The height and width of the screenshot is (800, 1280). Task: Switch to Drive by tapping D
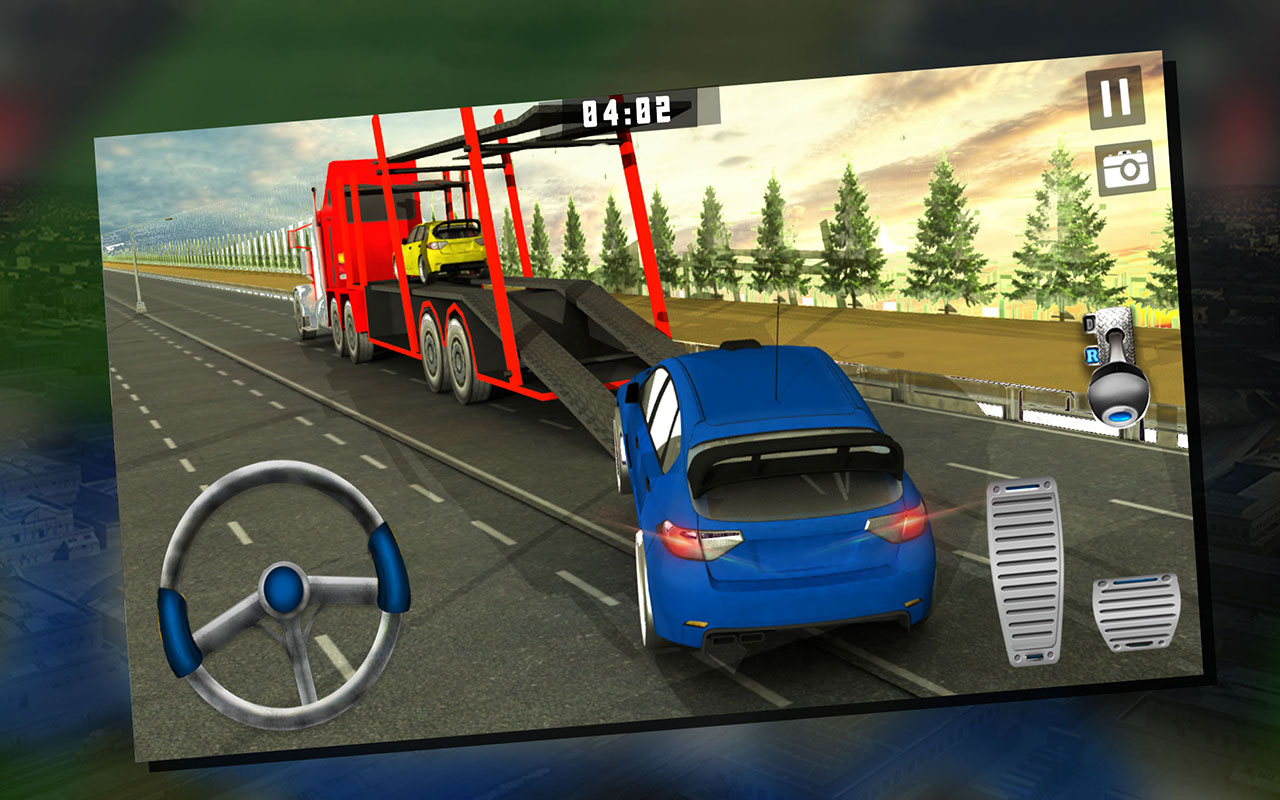click(1089, 324)
